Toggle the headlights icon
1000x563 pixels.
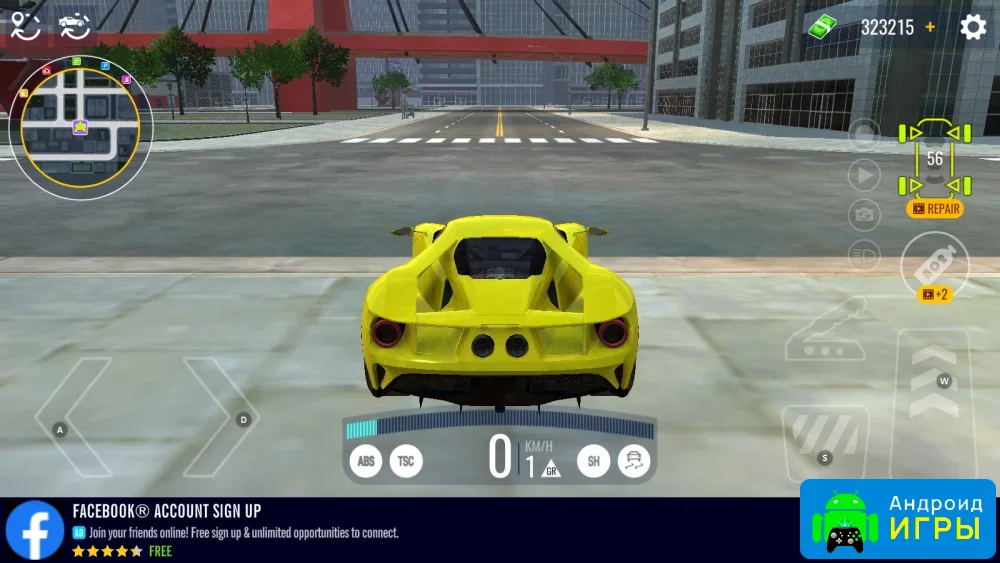(864, 255)
